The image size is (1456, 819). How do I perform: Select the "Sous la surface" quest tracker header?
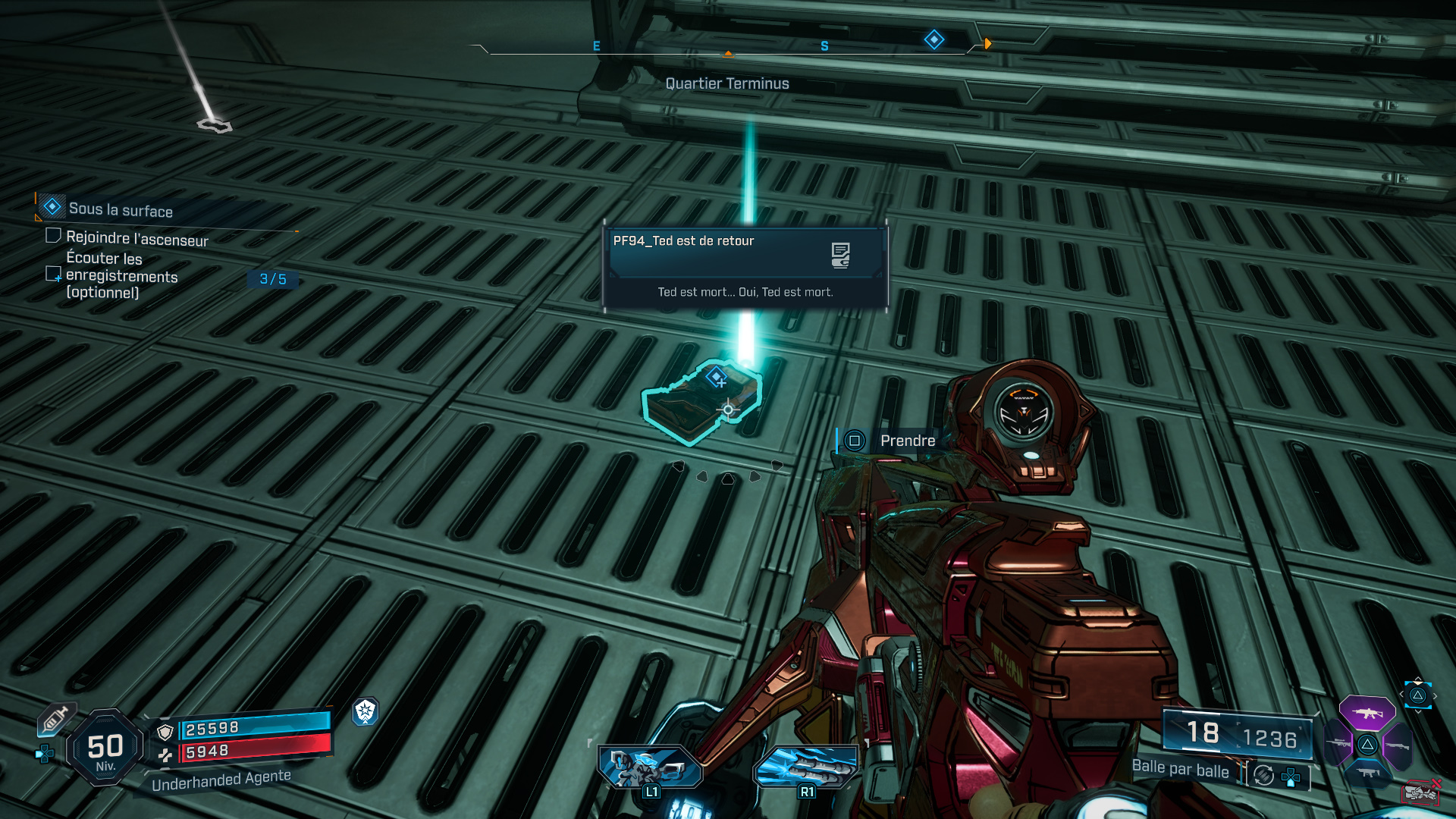pyautogui.click(x=120, y=209)
